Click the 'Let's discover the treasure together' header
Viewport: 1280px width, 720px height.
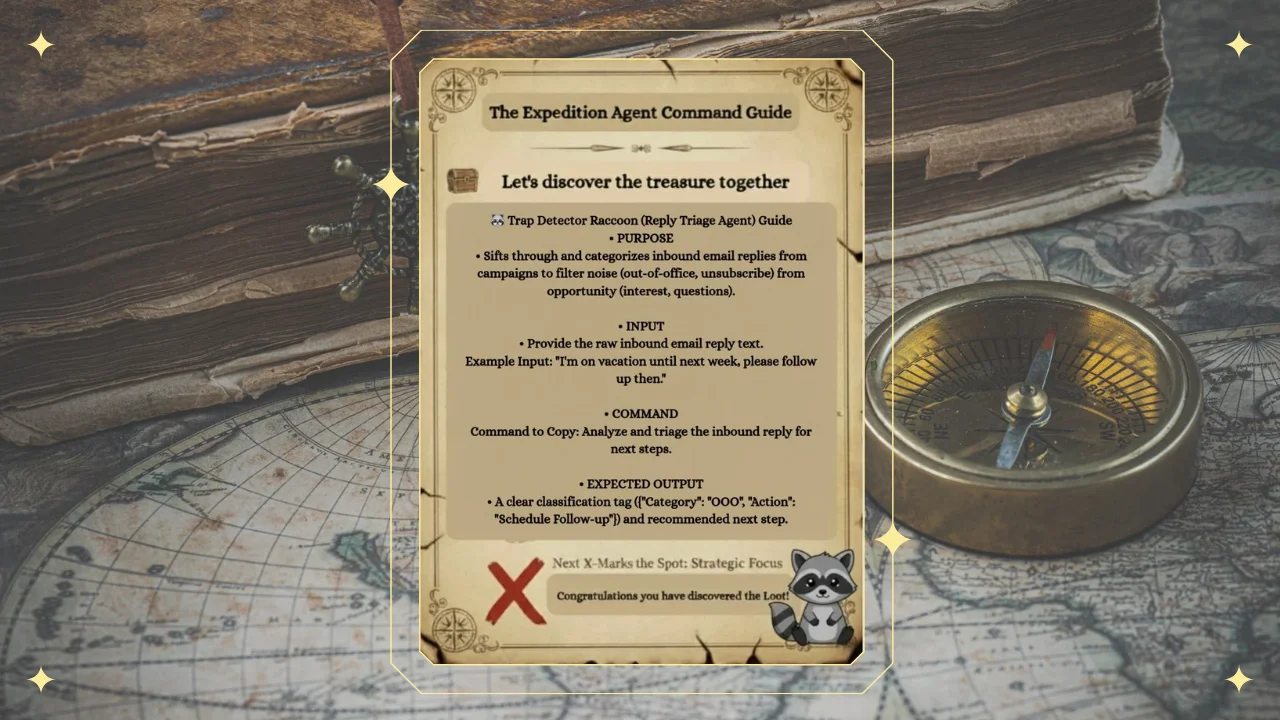tap(645, 182)
